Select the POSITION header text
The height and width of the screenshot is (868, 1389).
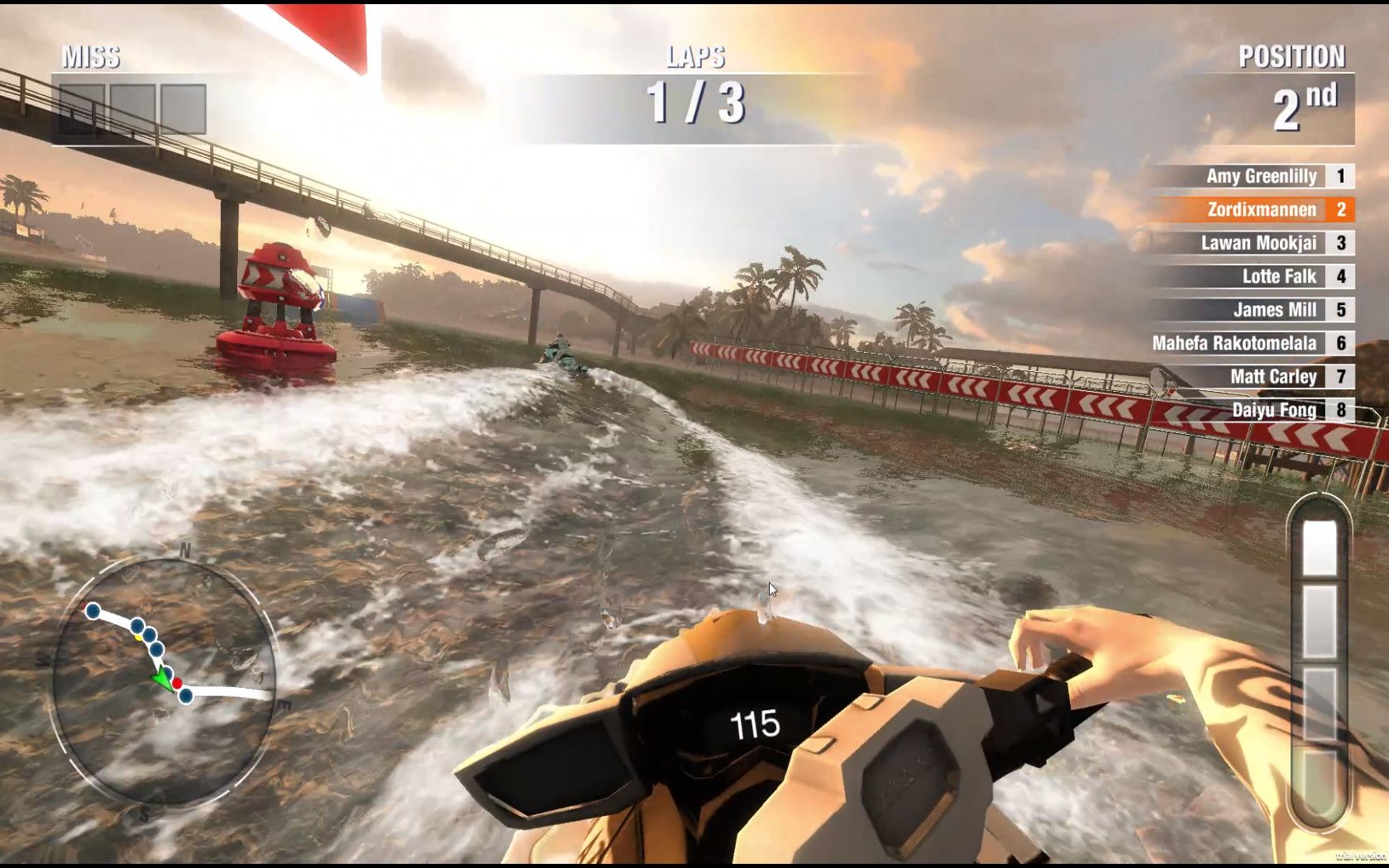coord(1291,56)
